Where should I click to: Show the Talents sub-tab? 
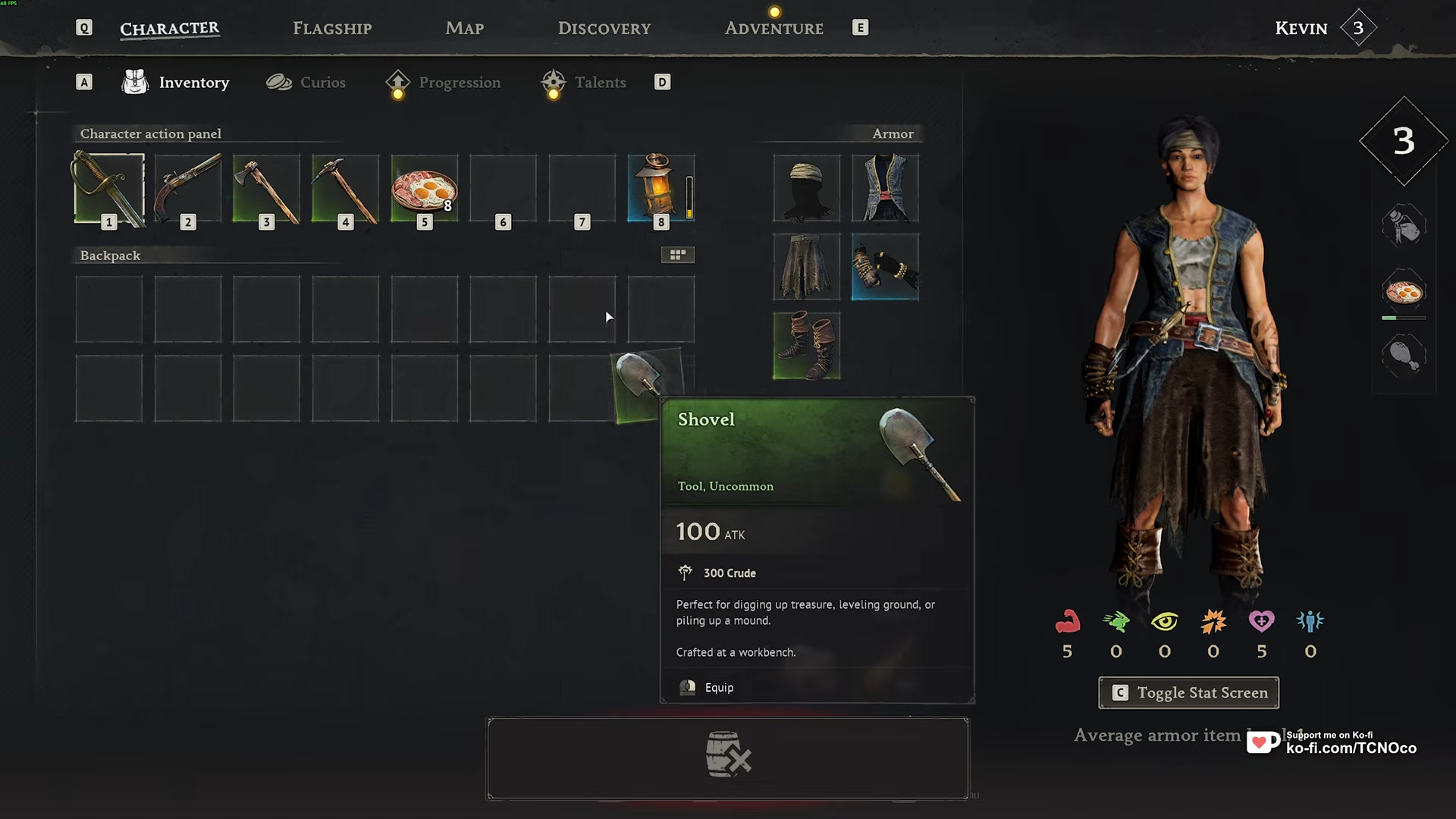[584, 83]
